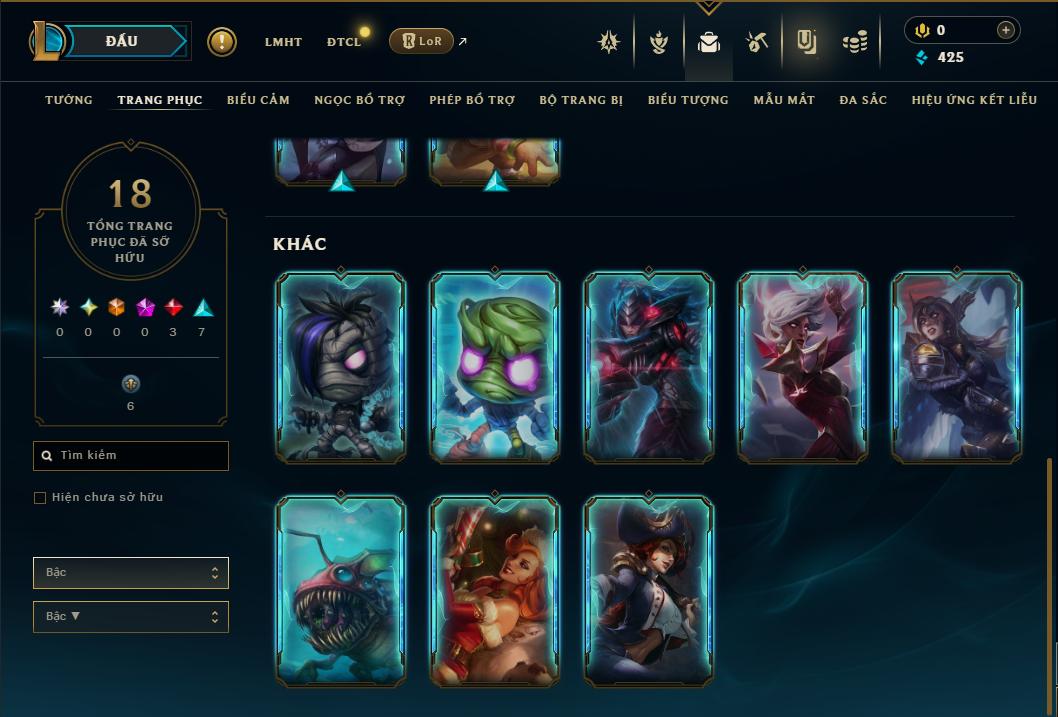Screen dimensions: 1058x717
Task: Open the LoR external link button
Action: coord(421,41)
